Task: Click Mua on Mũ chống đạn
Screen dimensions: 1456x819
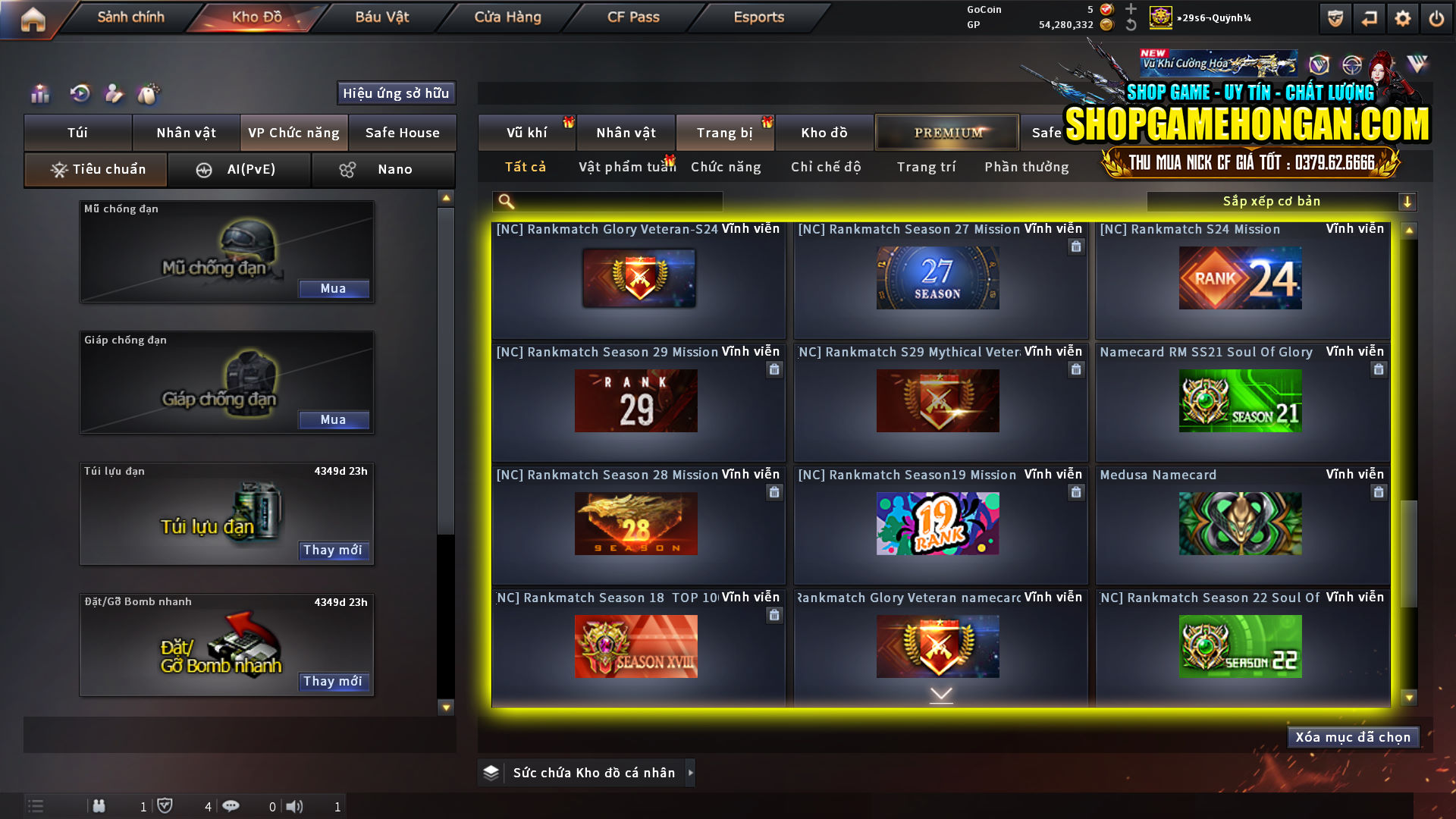Action: pos(334,288)
